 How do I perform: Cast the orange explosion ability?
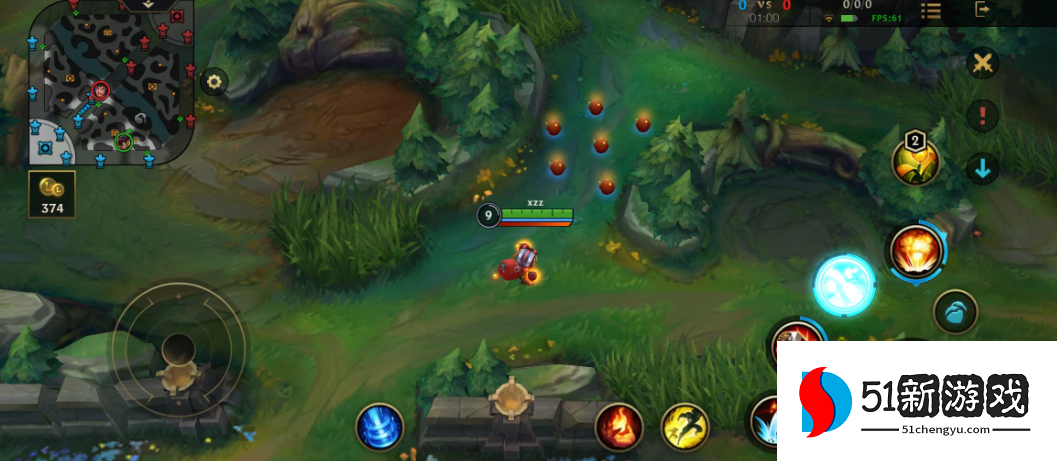click(911, 250)
